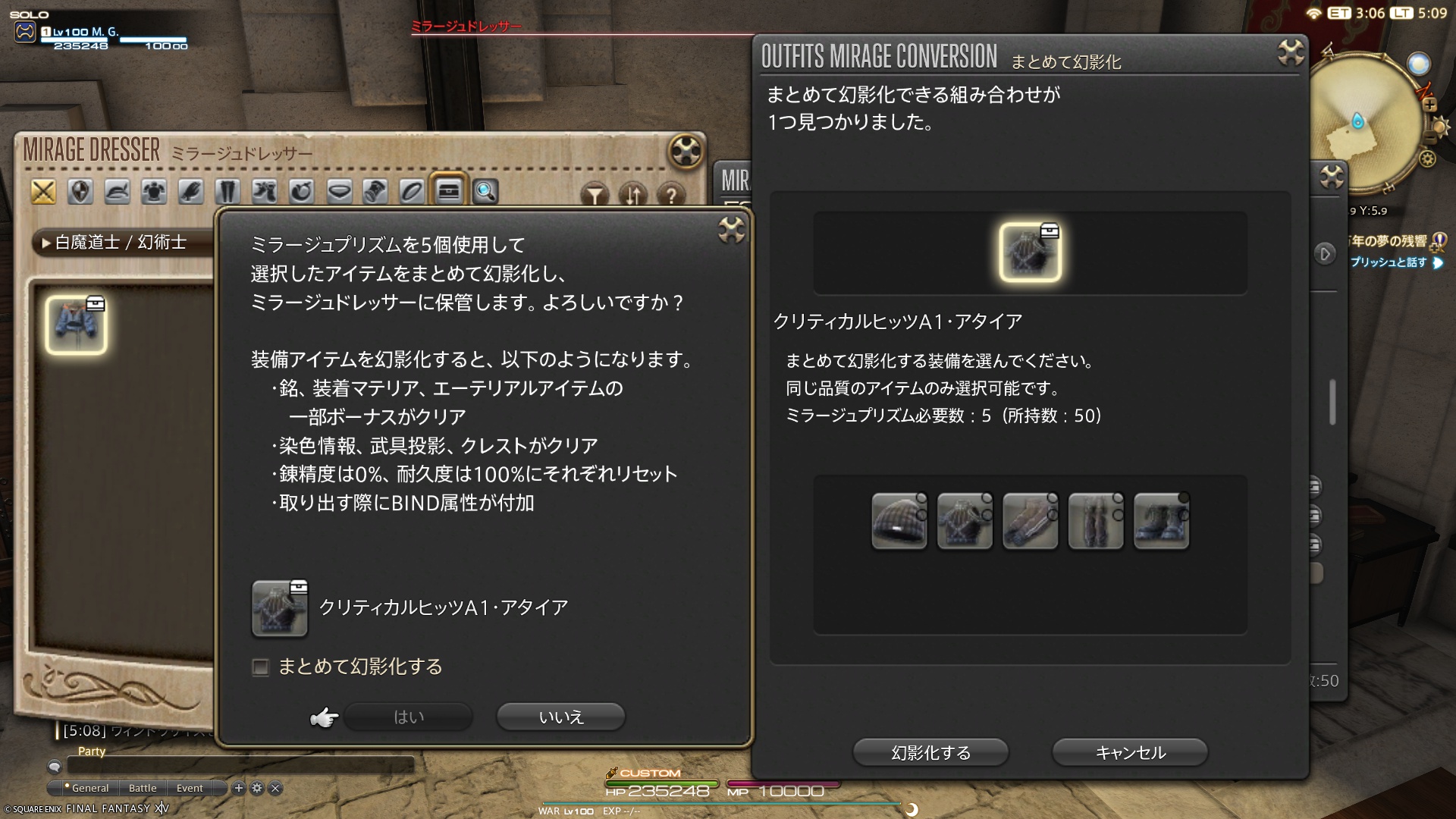Screen dimensions: 1456x819
Task: Select the gloves hand piece
Action: pos(1030,520)
